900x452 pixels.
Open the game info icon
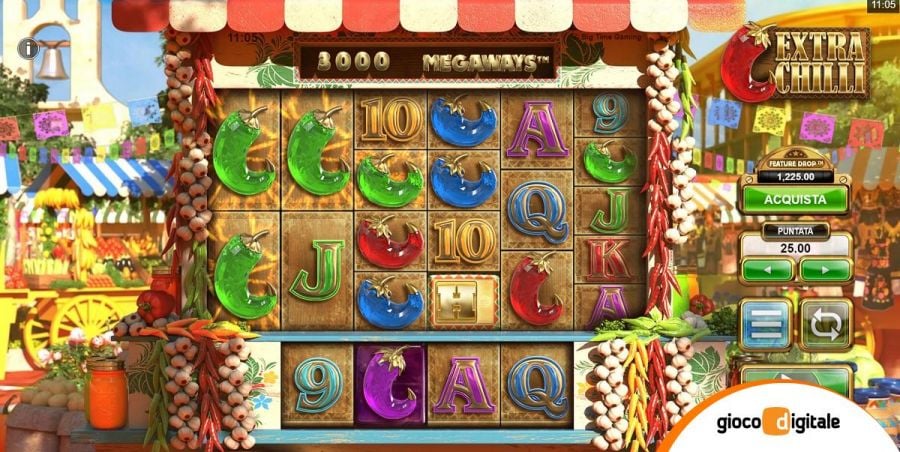click(34, 46)
